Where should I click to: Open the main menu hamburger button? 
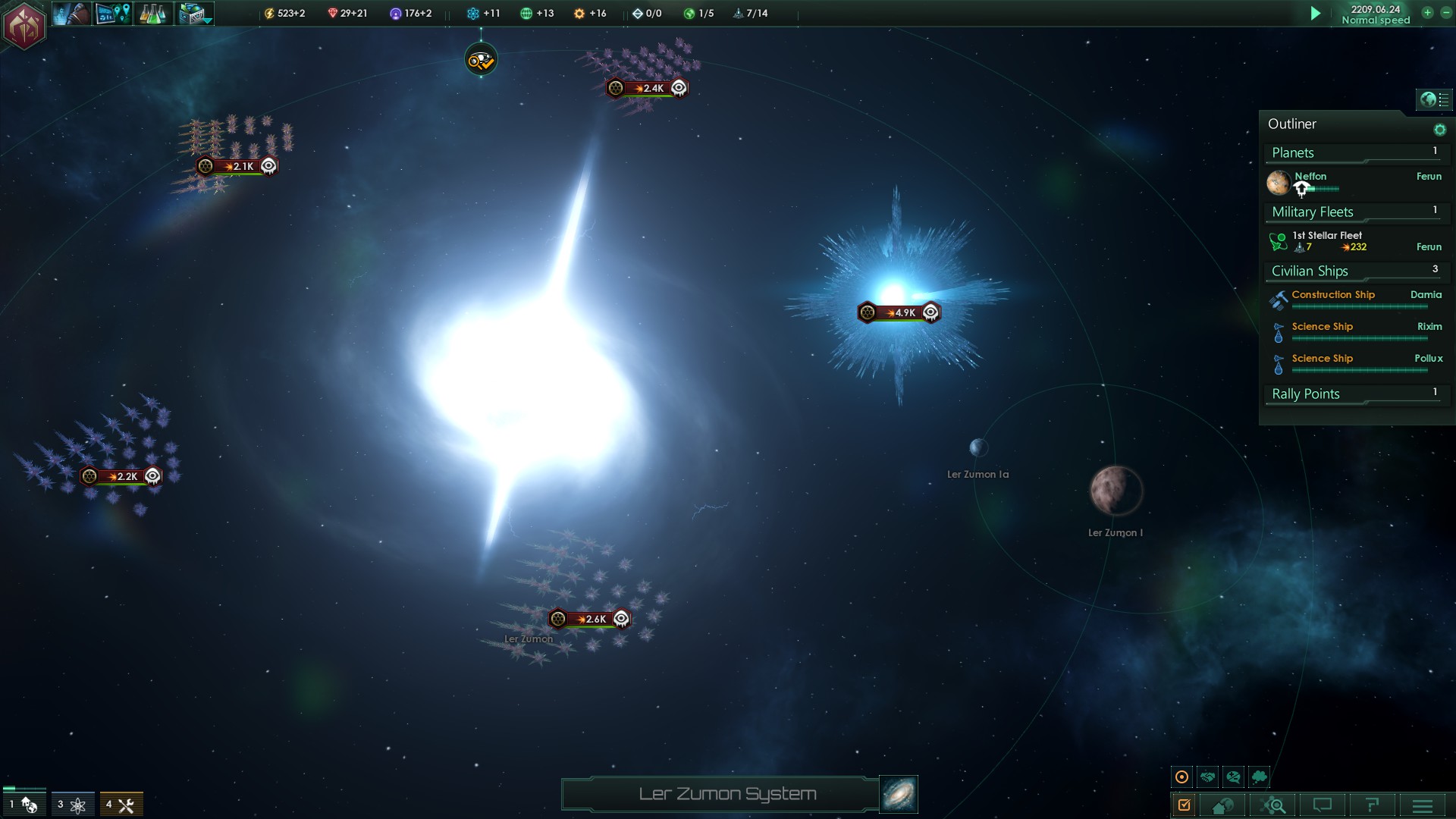tap(1423, 805)
